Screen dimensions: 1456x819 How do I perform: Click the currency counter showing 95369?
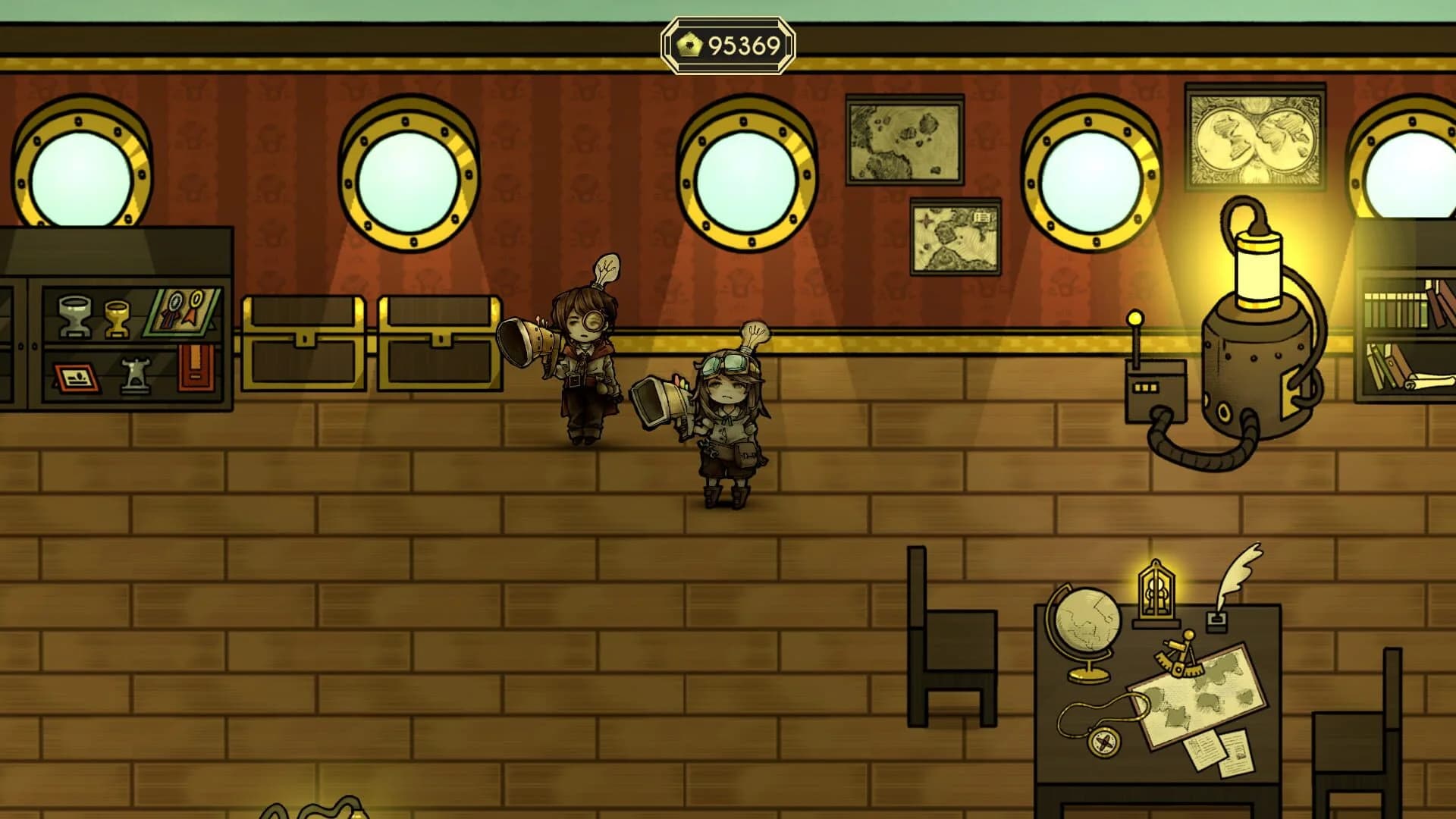click(x=728, y=47)
